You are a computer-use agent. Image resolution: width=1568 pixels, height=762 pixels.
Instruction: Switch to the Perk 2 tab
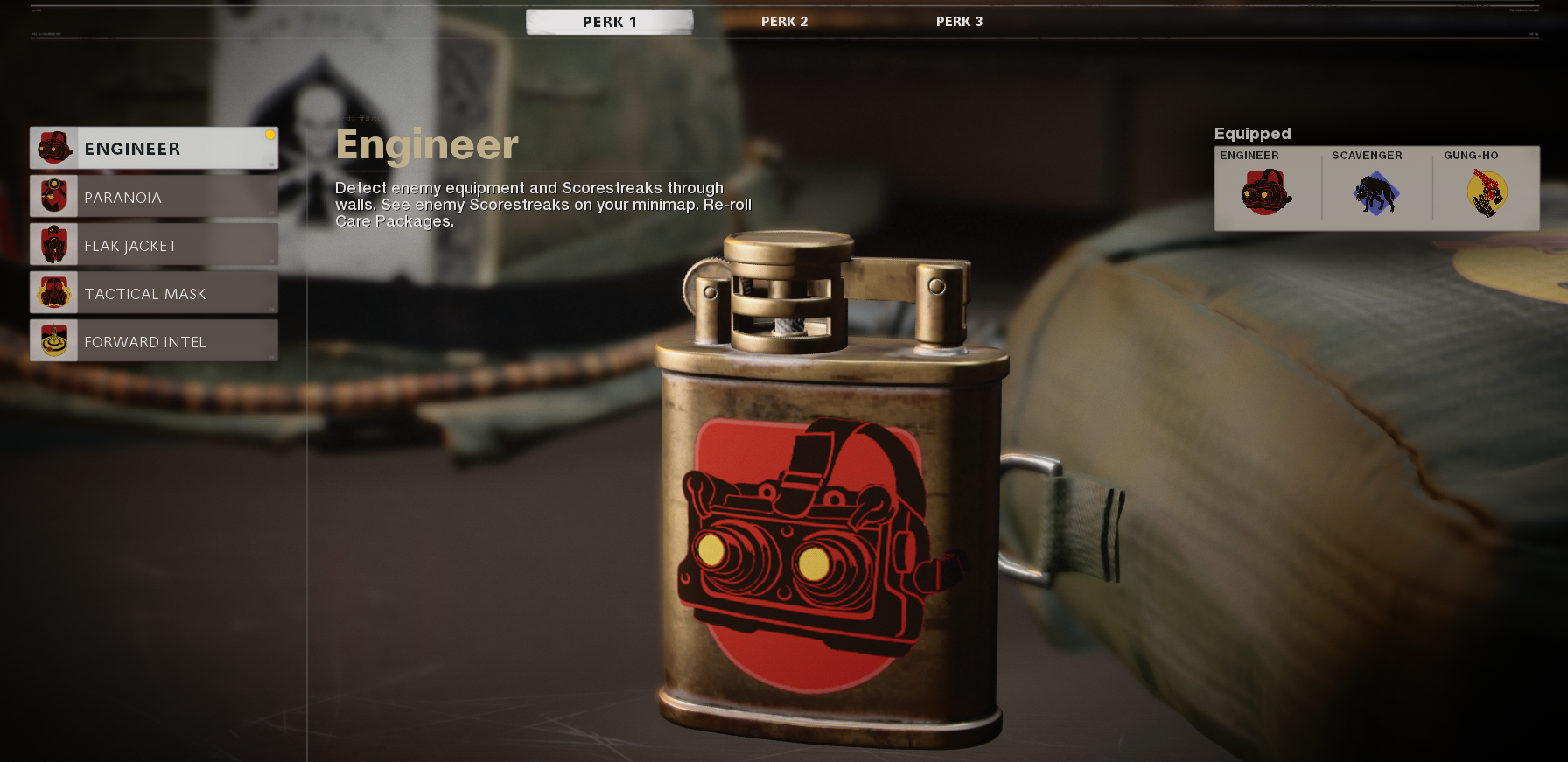pyautogui.click(x=784, y=21)
